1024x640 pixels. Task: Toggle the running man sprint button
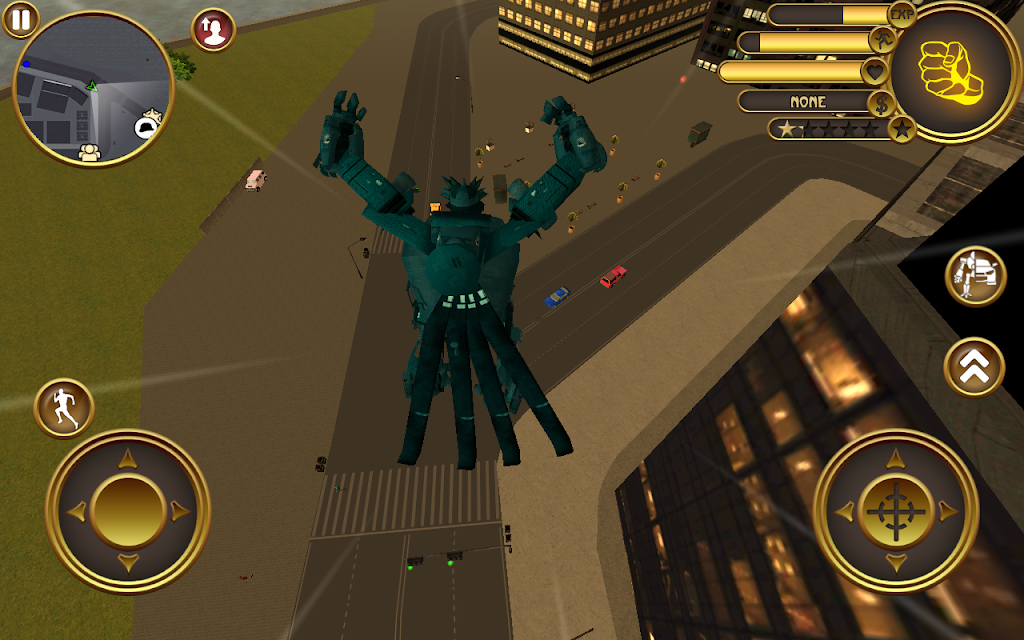click(64, 408)
